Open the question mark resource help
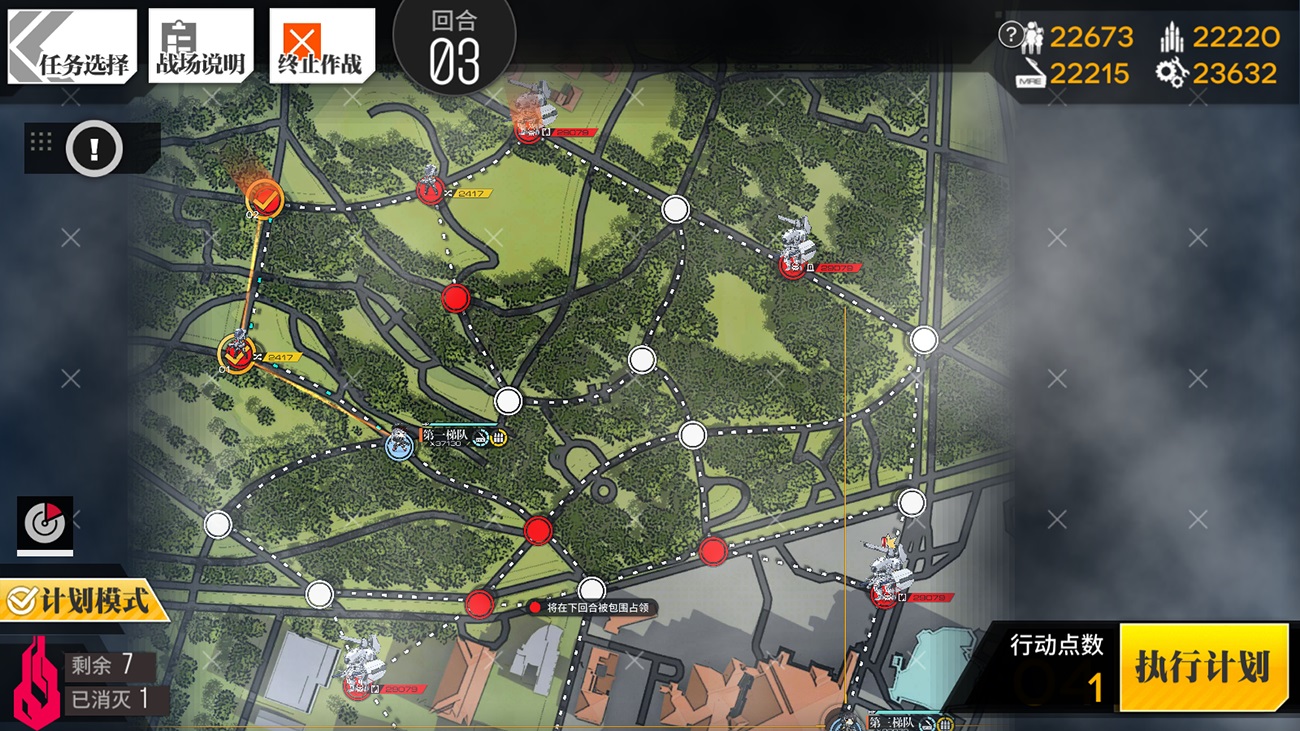Viewport: 1300px width, 731px height. 1010,35
